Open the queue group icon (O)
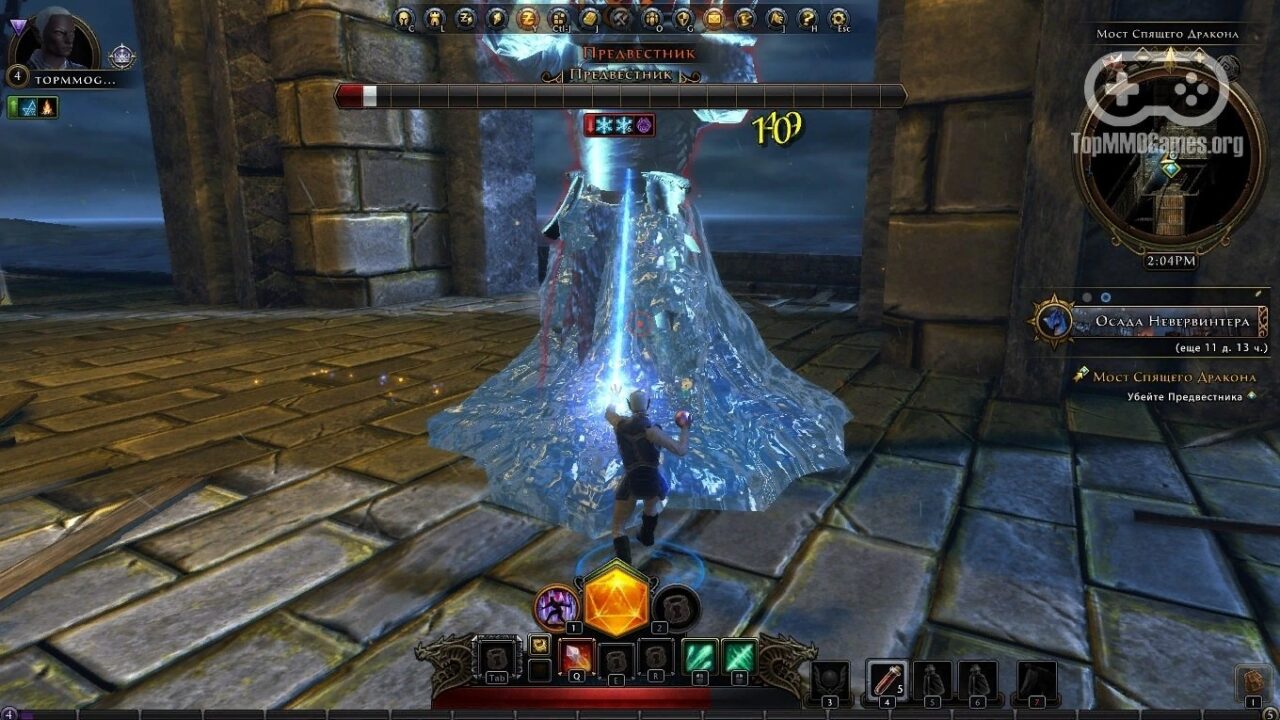The width and height of the screenshot is (1280, 720). point(650,18)
